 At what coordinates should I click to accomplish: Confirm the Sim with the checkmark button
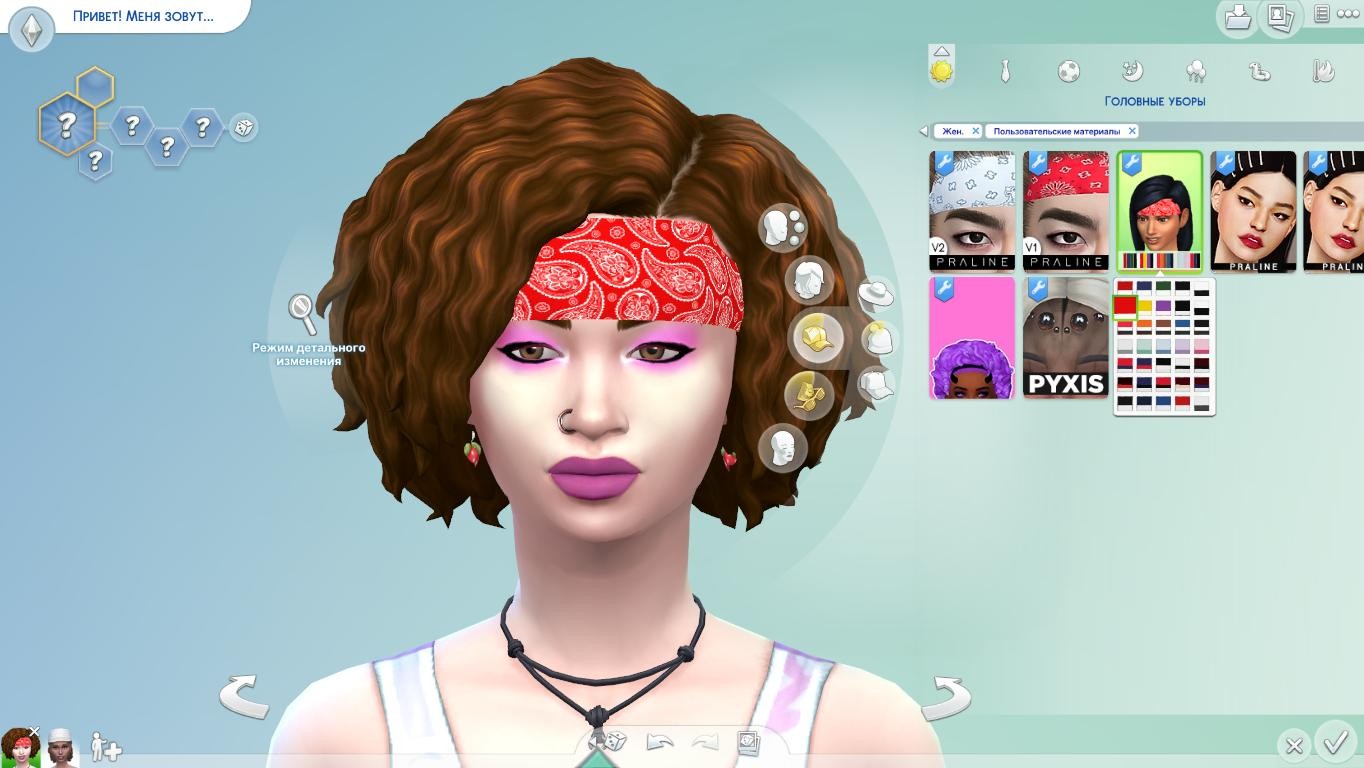coord(1336,743)
